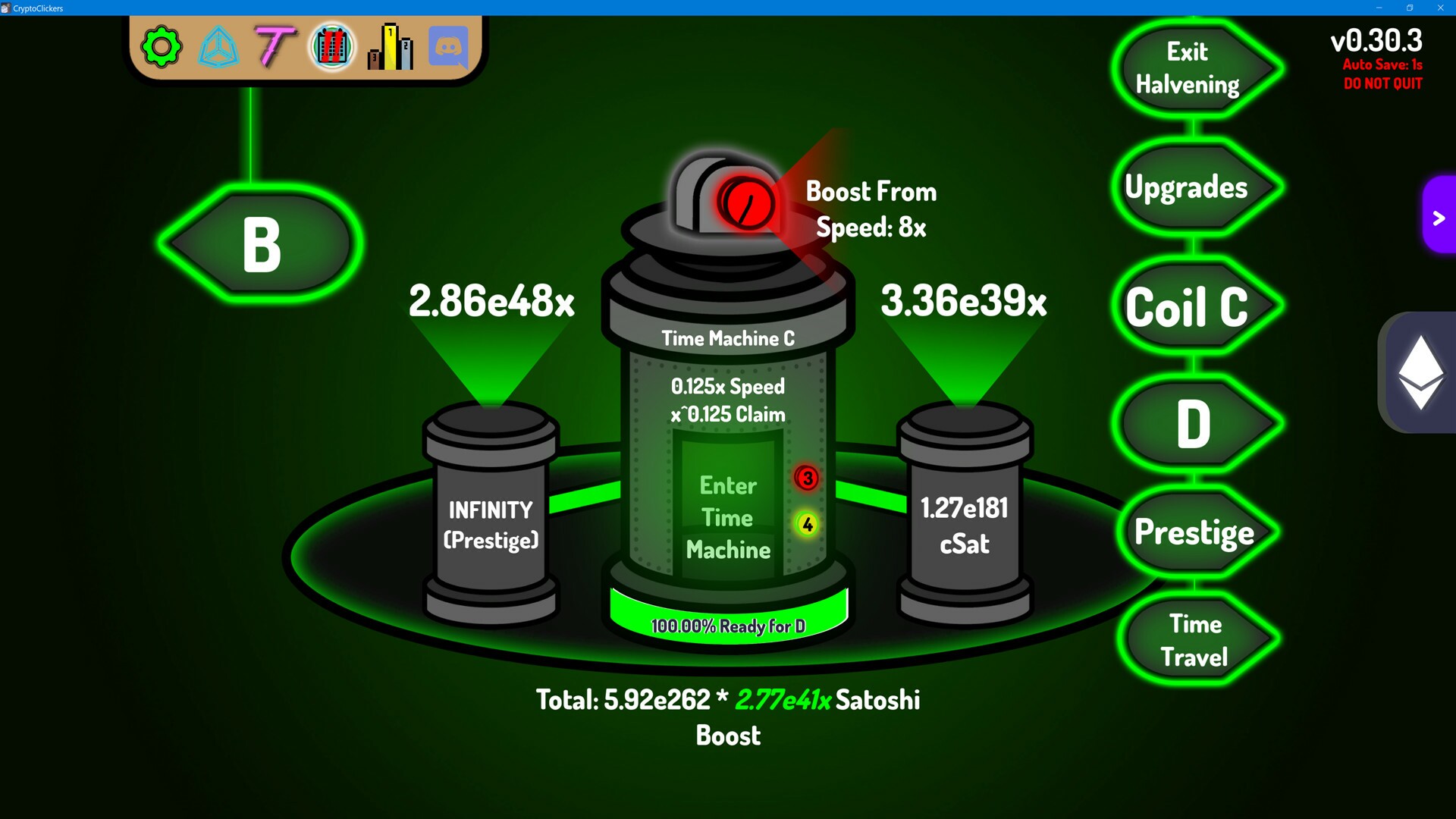This screenshot has width=1456, height=819.
Task: Open the Upgrades menu
Action: 1186,187
